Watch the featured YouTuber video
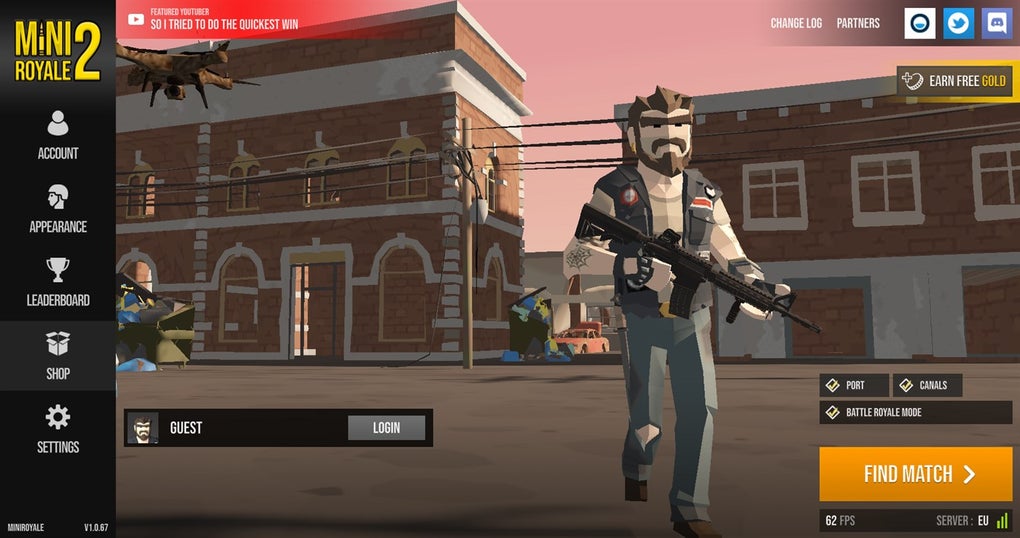This screenshot has width=1020, height=538. pos(223,19)
